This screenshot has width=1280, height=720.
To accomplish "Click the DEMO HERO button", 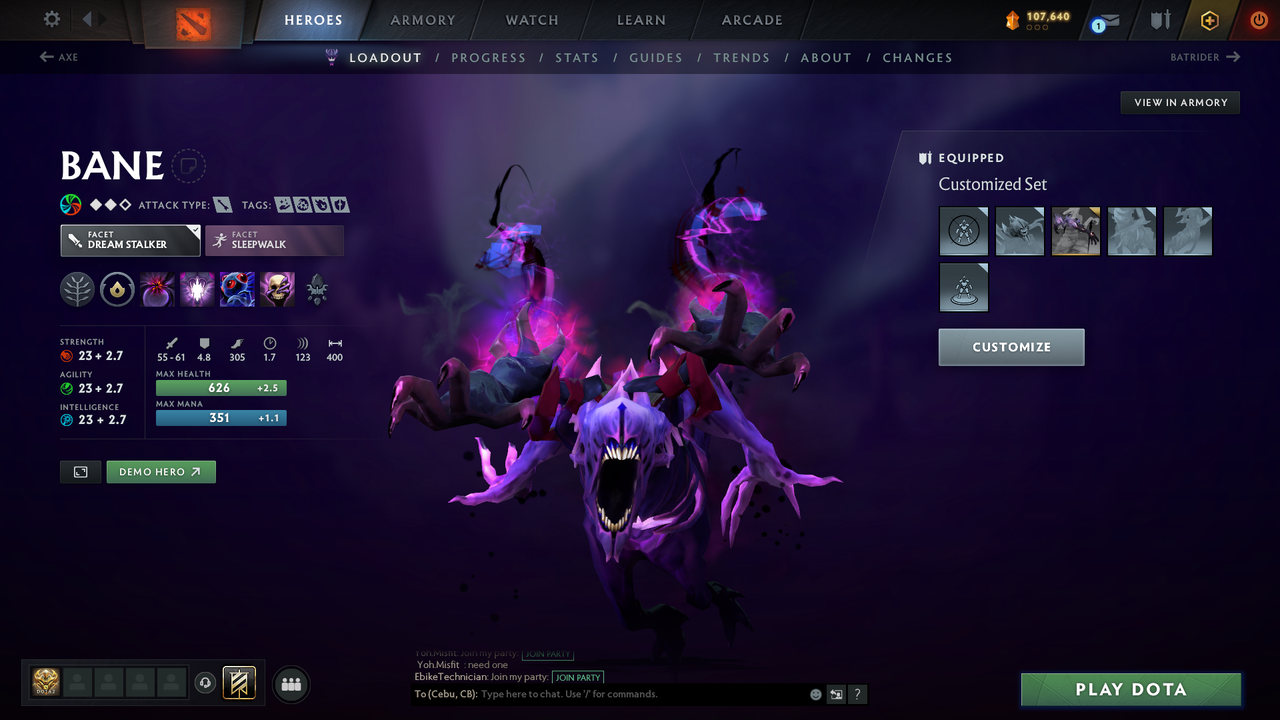I will (160, 471).
